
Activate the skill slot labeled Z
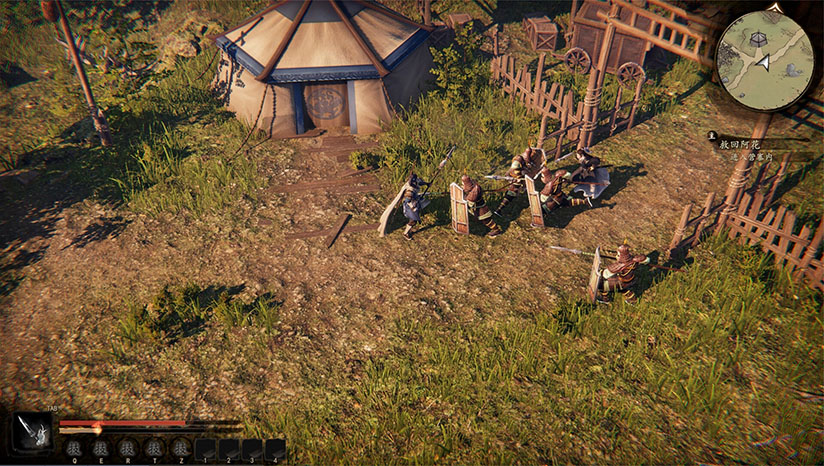point(179,448)
